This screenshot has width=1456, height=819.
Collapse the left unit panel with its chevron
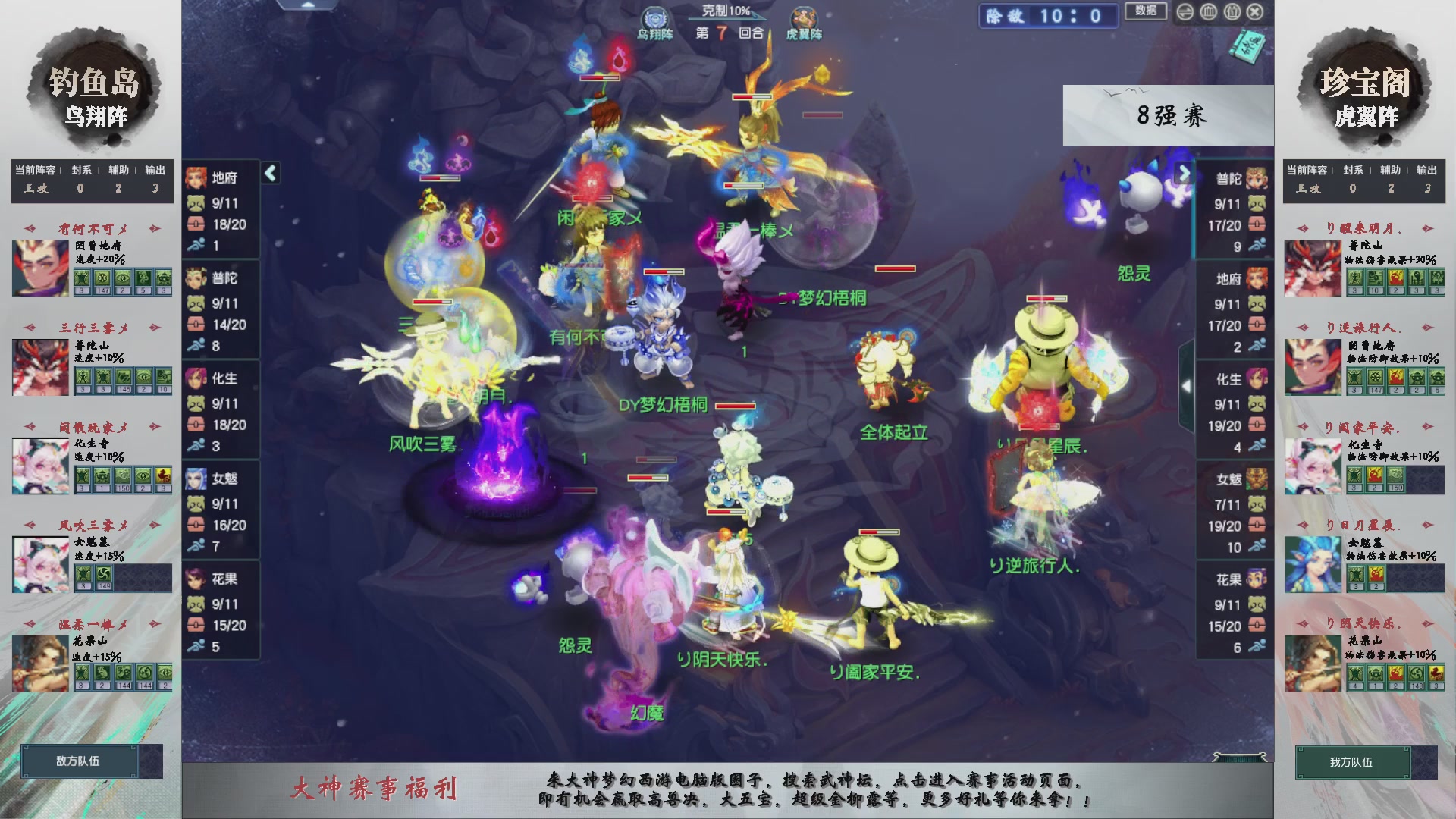pos(269,173)
